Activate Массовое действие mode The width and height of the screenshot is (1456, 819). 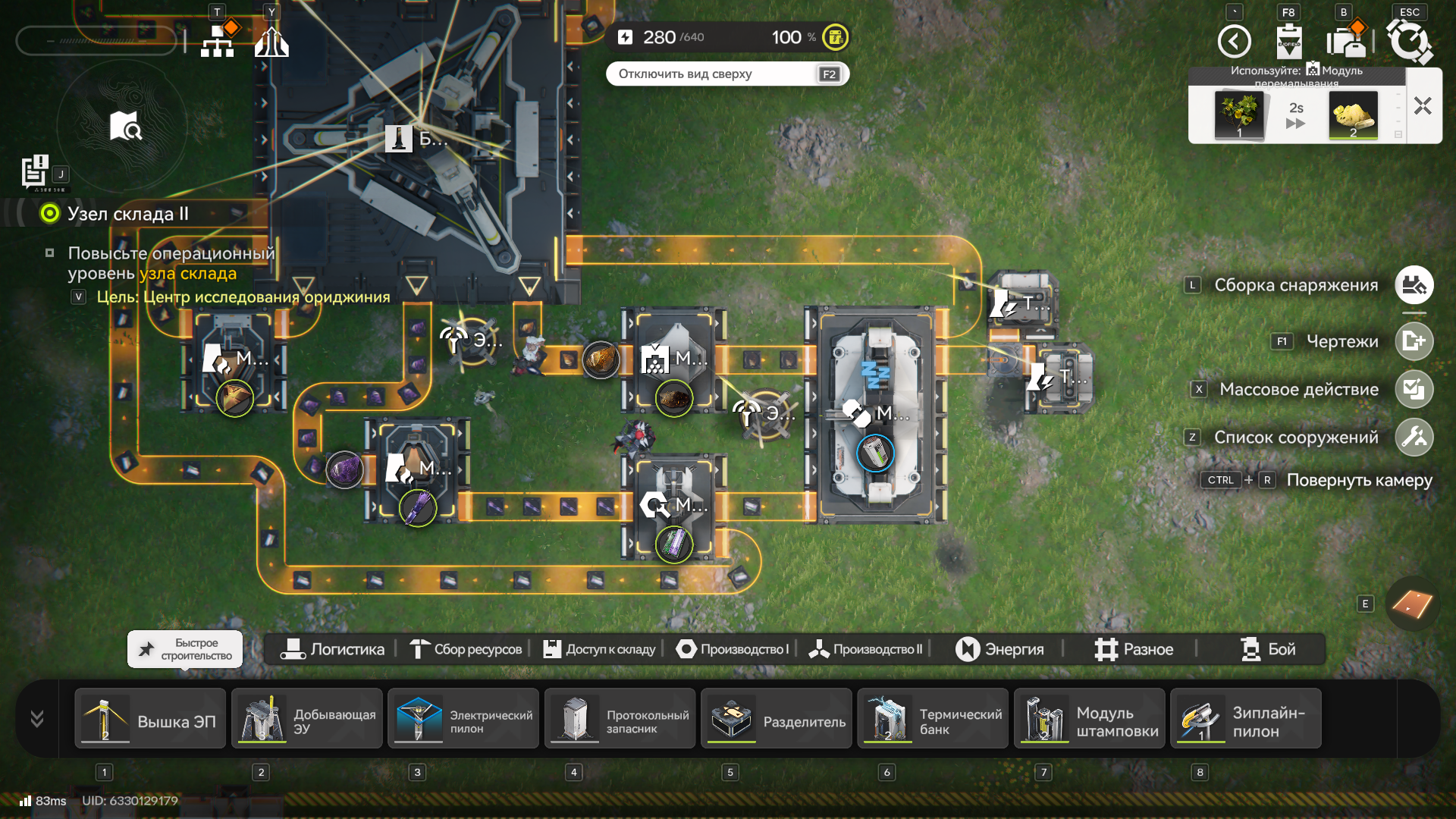tap(1414, 390)
